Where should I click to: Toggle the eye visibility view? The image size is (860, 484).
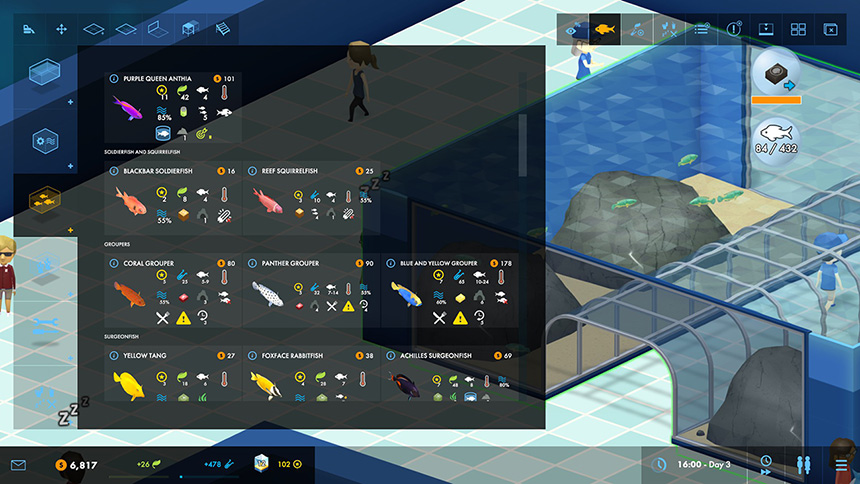point(573,29)
